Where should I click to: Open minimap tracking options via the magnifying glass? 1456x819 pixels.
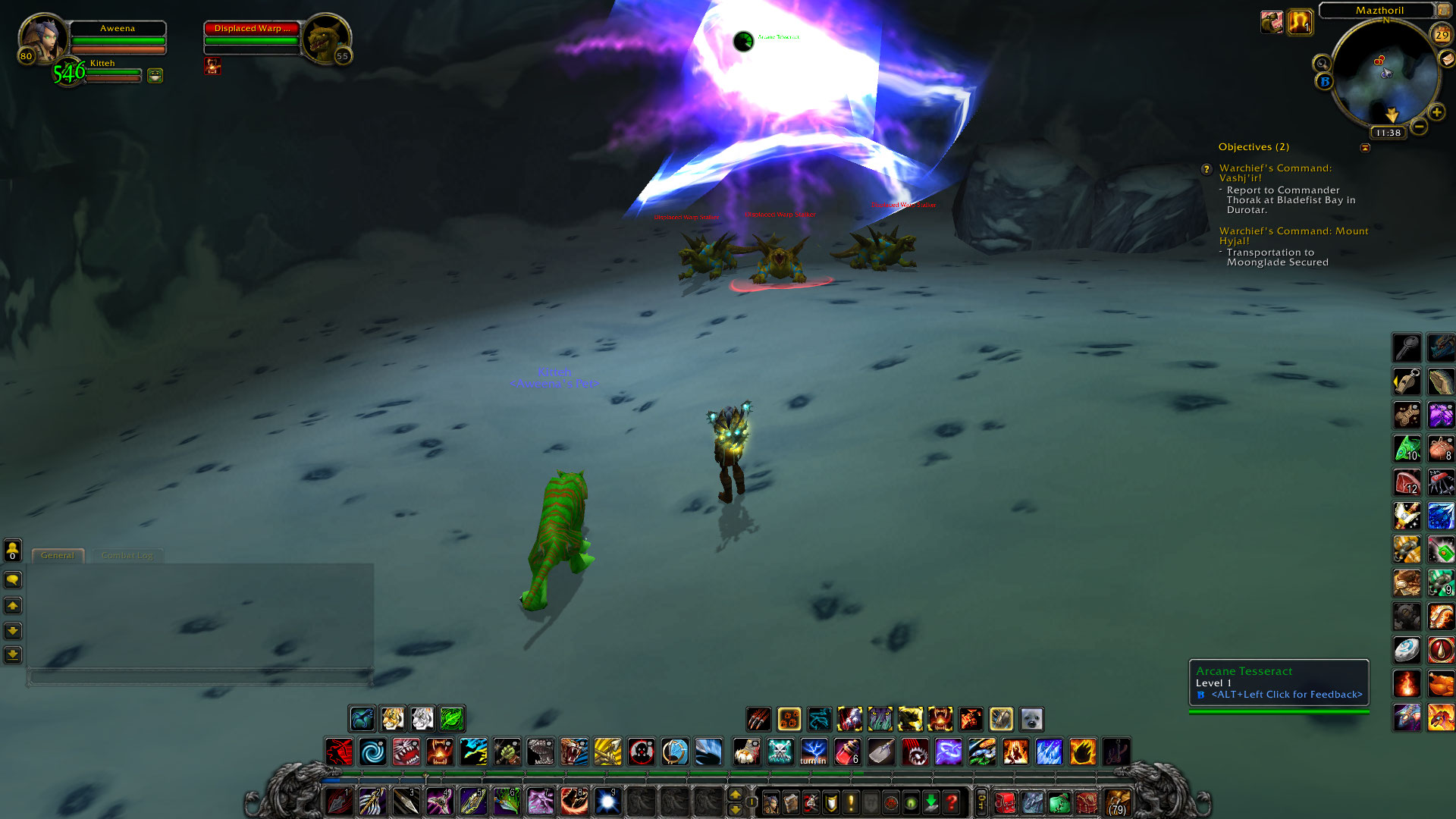1320,63
